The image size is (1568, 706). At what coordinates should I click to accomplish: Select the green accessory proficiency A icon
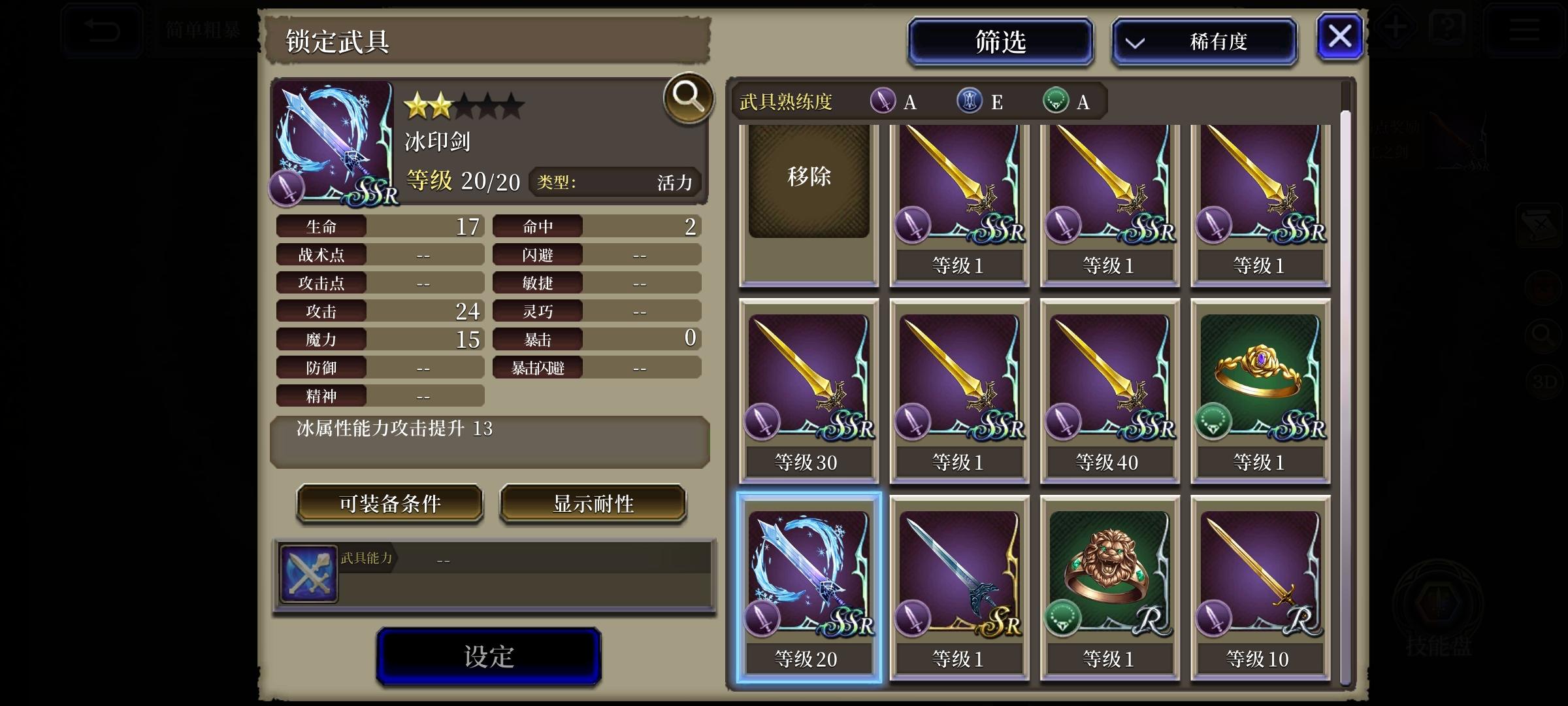click(1056, 102)
